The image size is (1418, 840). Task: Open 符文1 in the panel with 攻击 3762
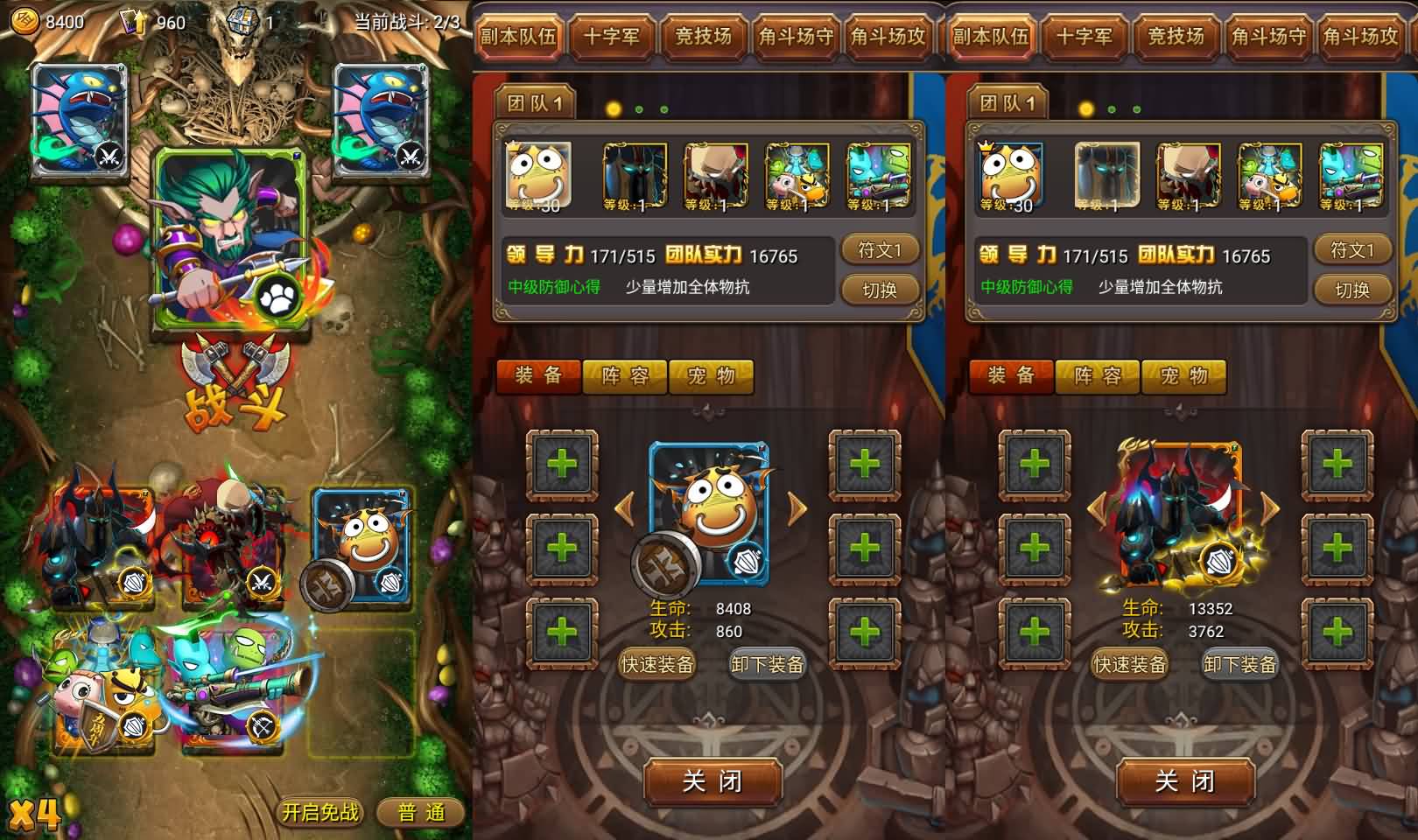[1352, 250]
